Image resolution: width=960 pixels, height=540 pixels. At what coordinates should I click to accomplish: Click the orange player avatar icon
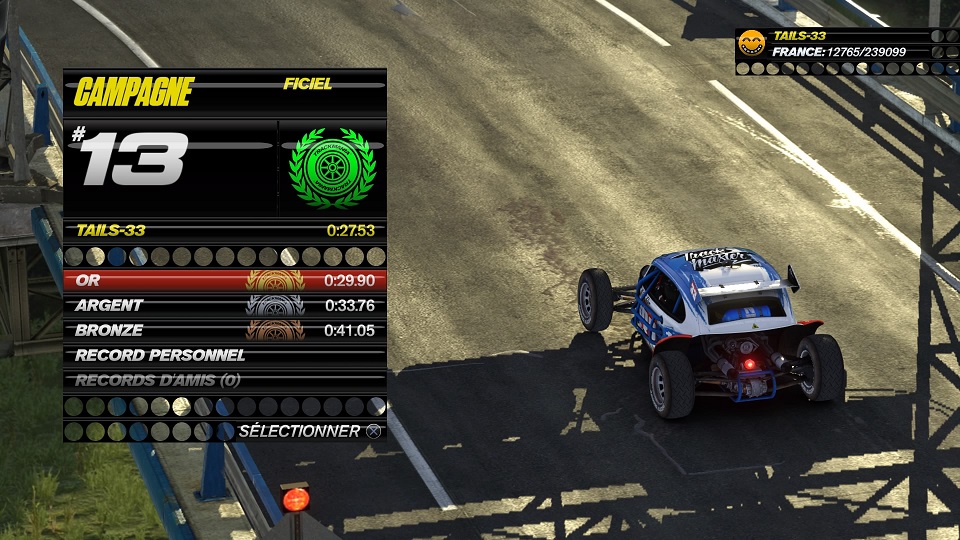pos(751,43)
